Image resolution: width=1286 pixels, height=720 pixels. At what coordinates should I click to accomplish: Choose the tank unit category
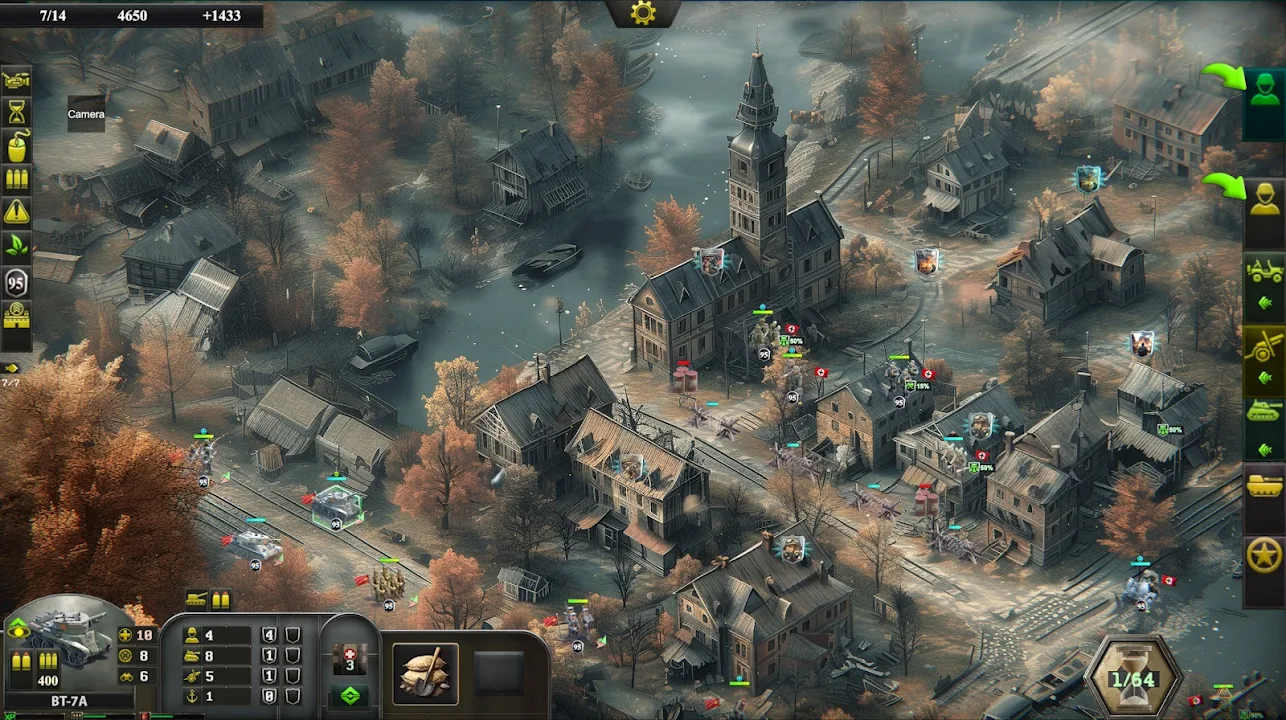[1264, 412]
